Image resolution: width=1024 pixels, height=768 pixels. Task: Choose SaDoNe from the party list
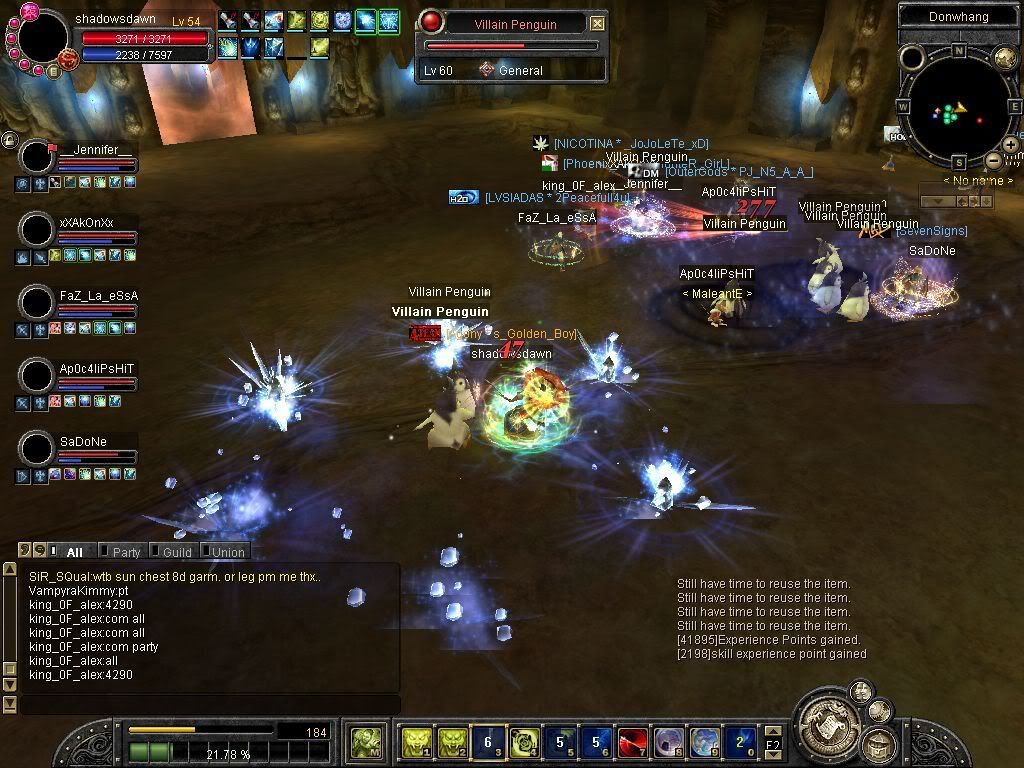point(37,449)
